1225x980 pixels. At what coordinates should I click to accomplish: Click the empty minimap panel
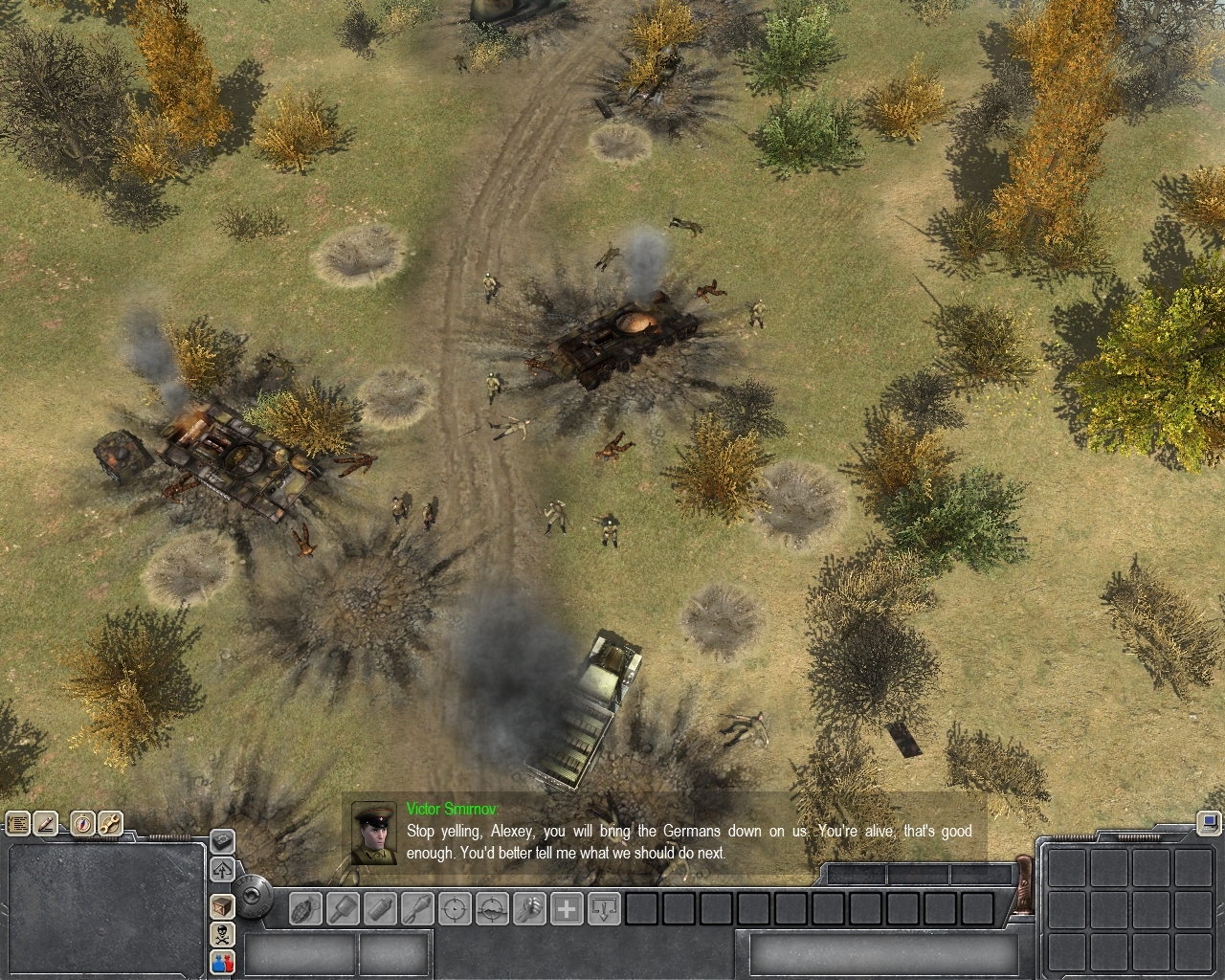tap(105, 909)
